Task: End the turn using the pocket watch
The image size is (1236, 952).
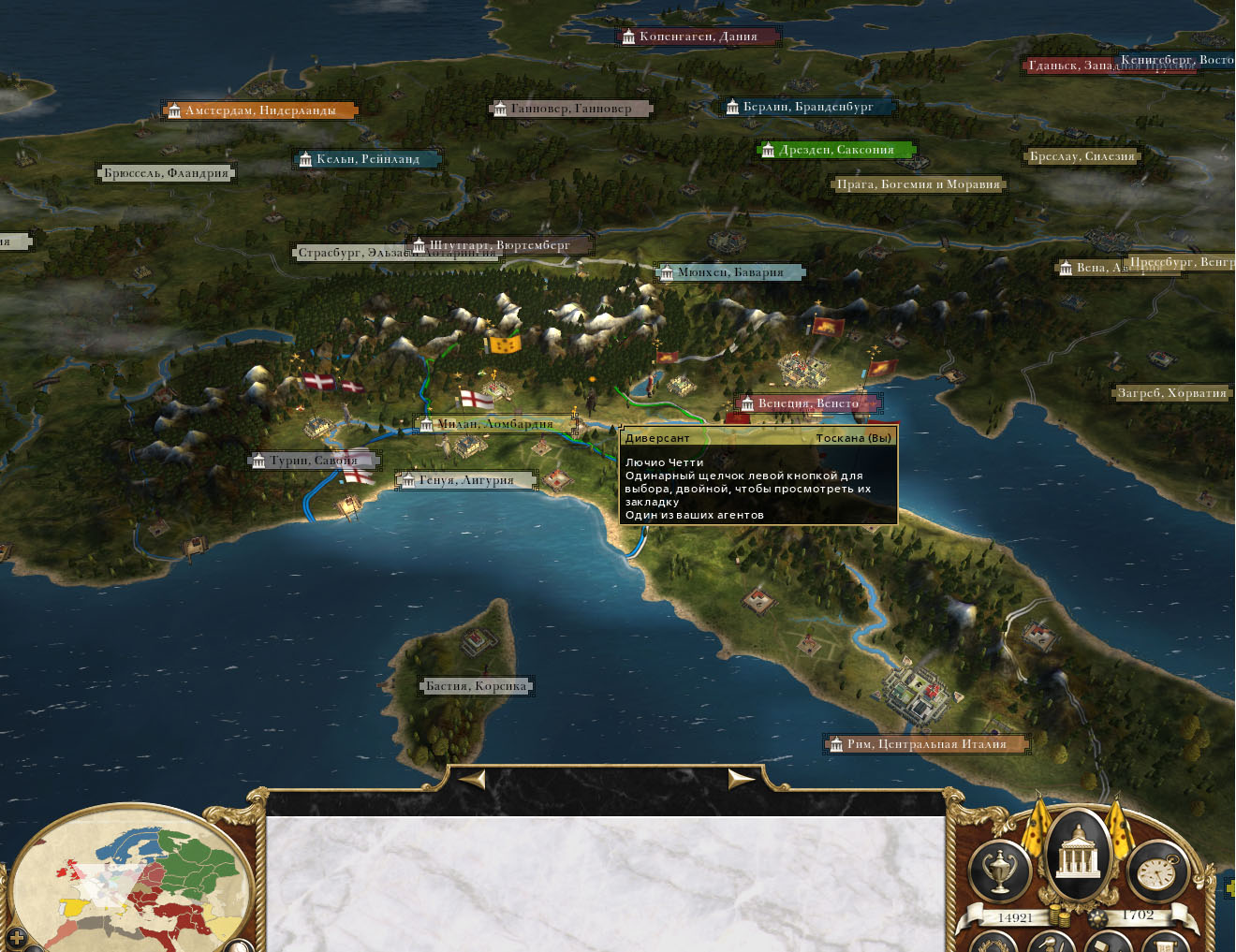Action: (x=1156, y=872)
